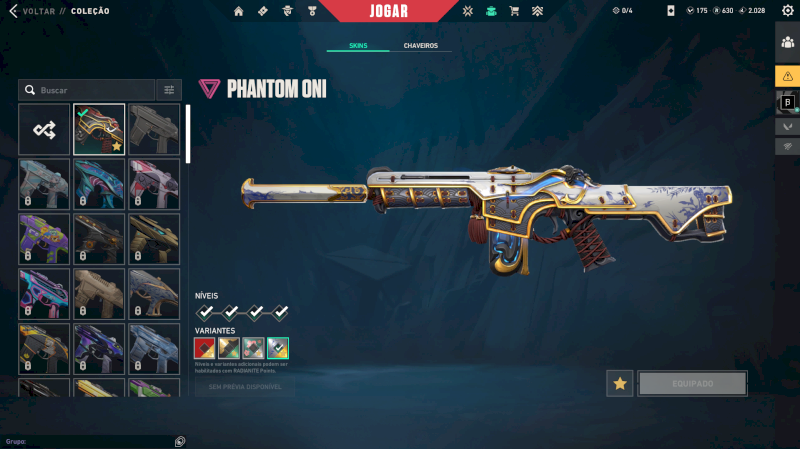Choose the random shuffle skin tile

point(44,129)
